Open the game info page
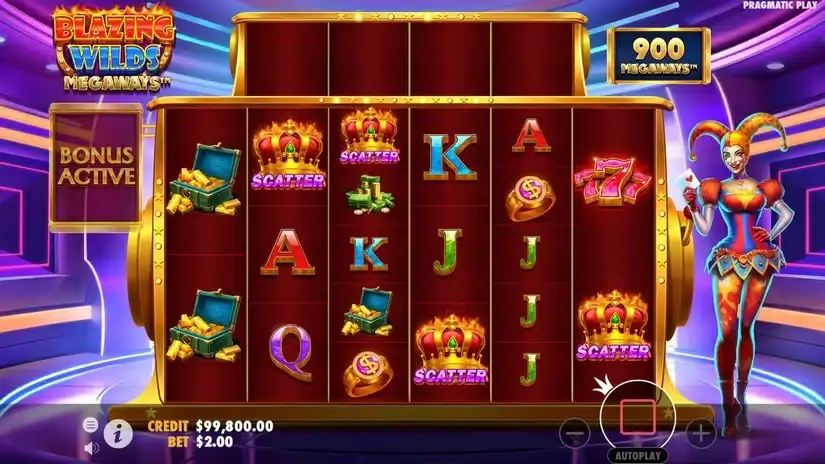The image size is (825, 464). pos(119,433)
